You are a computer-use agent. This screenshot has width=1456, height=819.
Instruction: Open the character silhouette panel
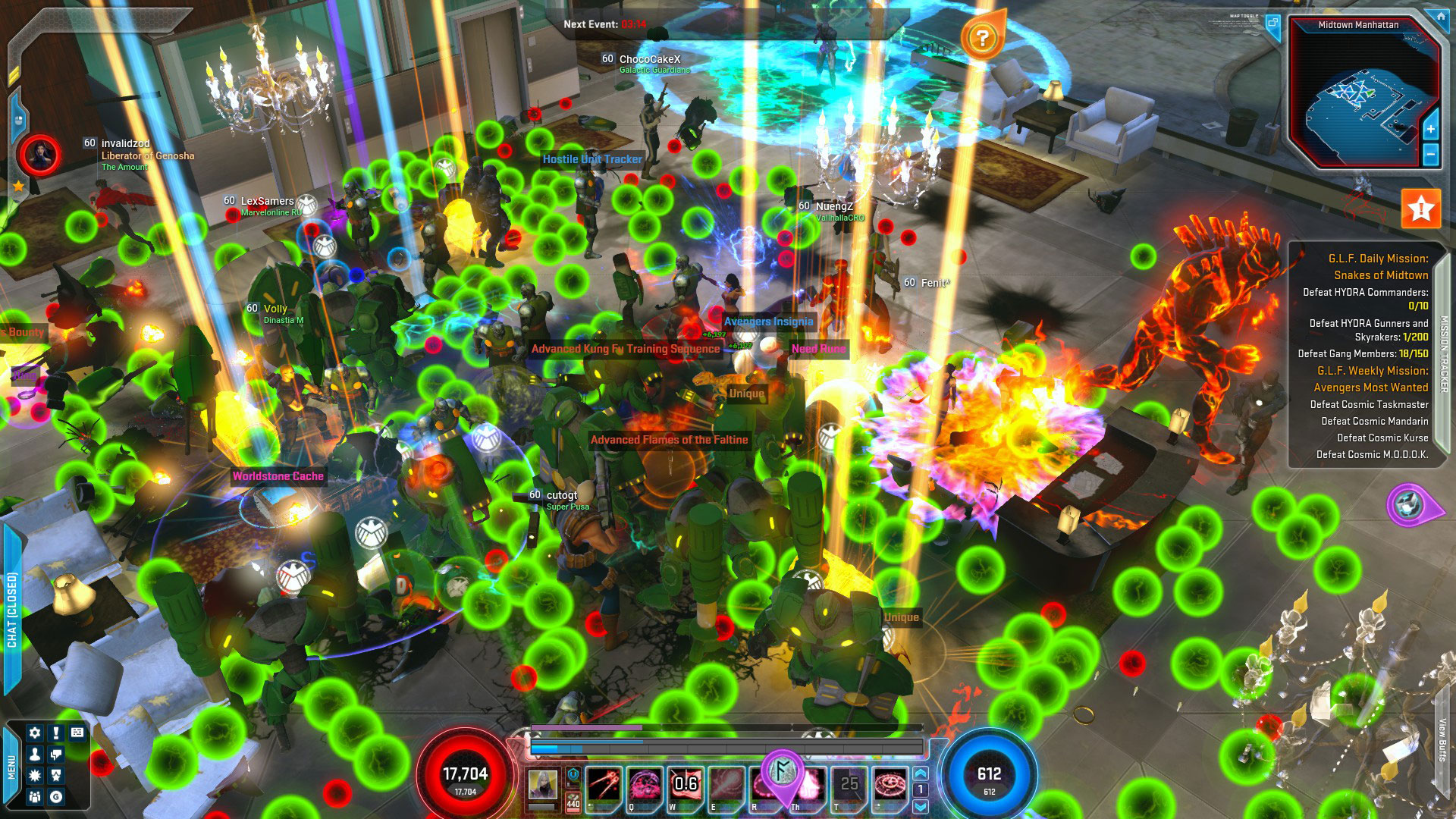point(34,755)
